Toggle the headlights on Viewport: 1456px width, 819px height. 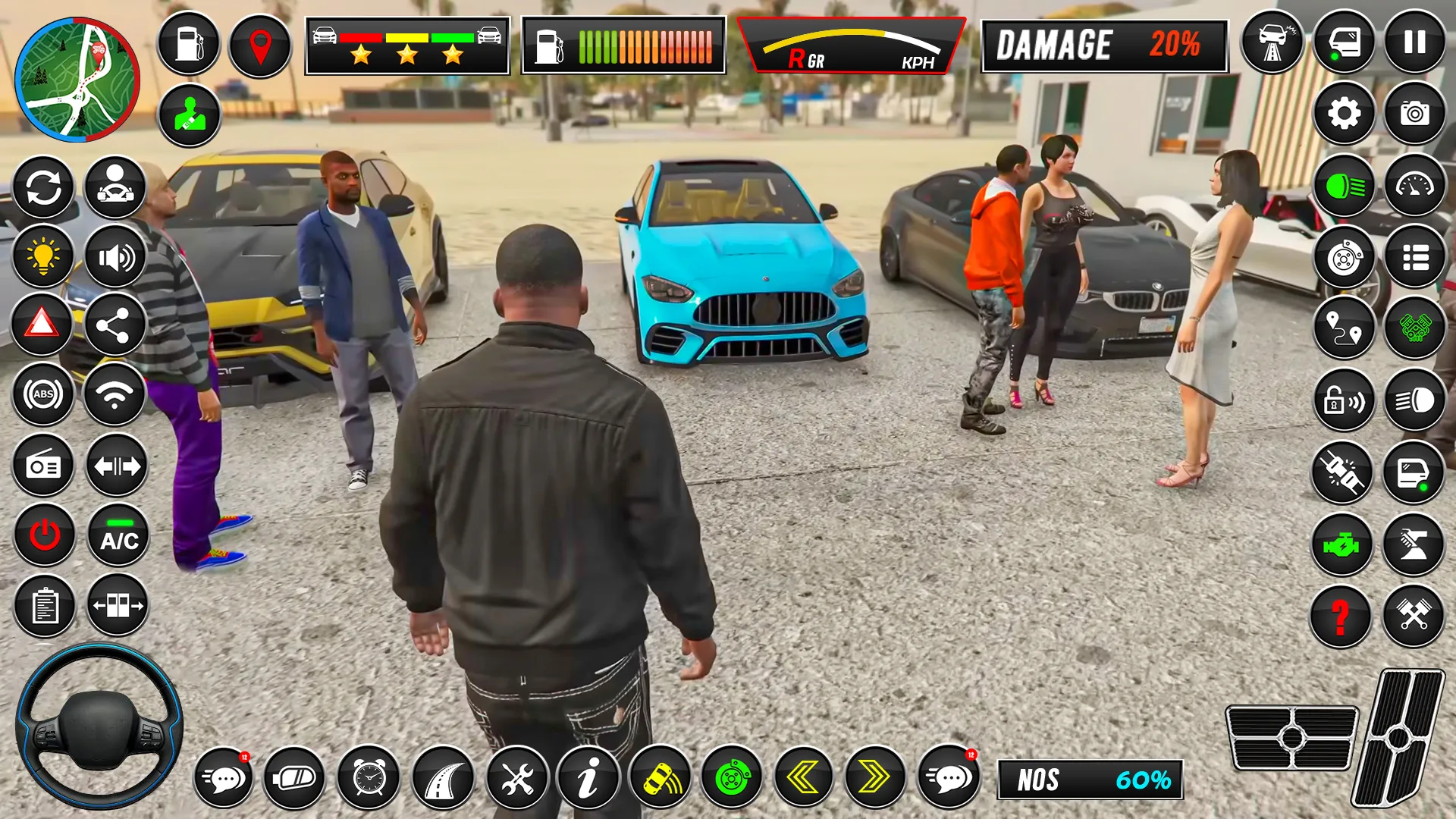point(1344,187)
